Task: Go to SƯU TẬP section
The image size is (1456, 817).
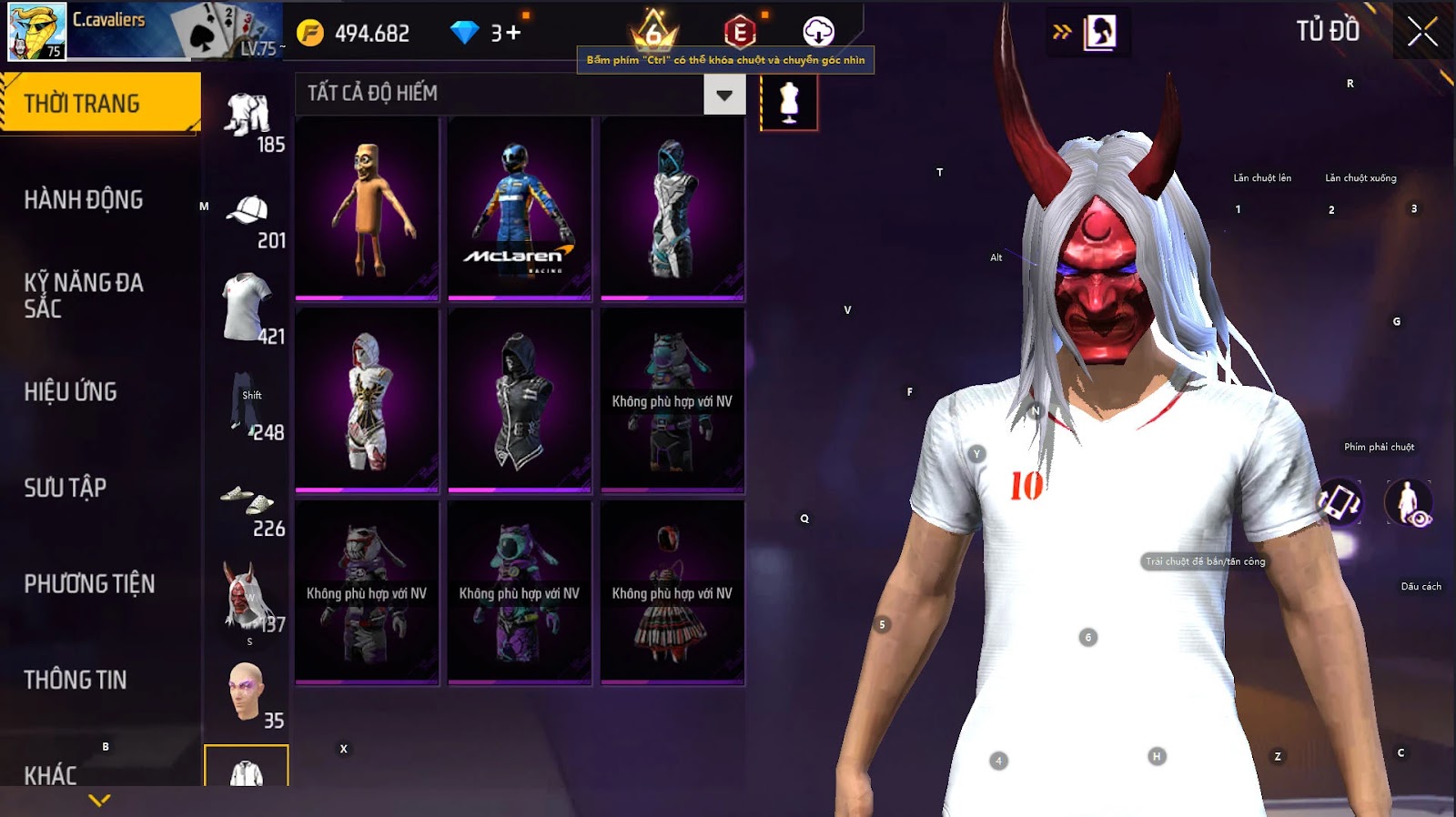Action: click(x=66, y=488)
